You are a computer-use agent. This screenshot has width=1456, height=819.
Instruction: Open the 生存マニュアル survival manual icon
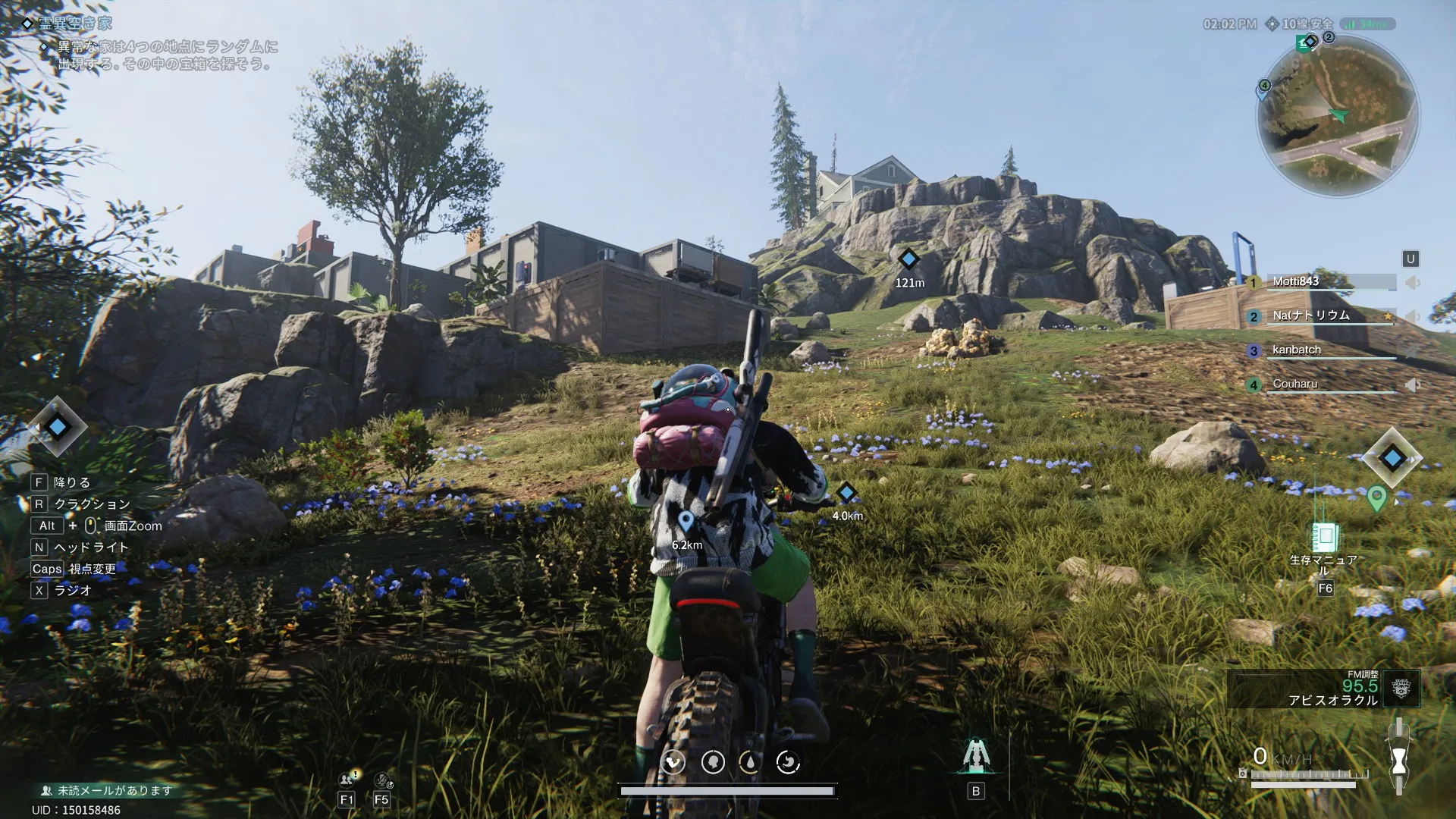(1325, 537)
